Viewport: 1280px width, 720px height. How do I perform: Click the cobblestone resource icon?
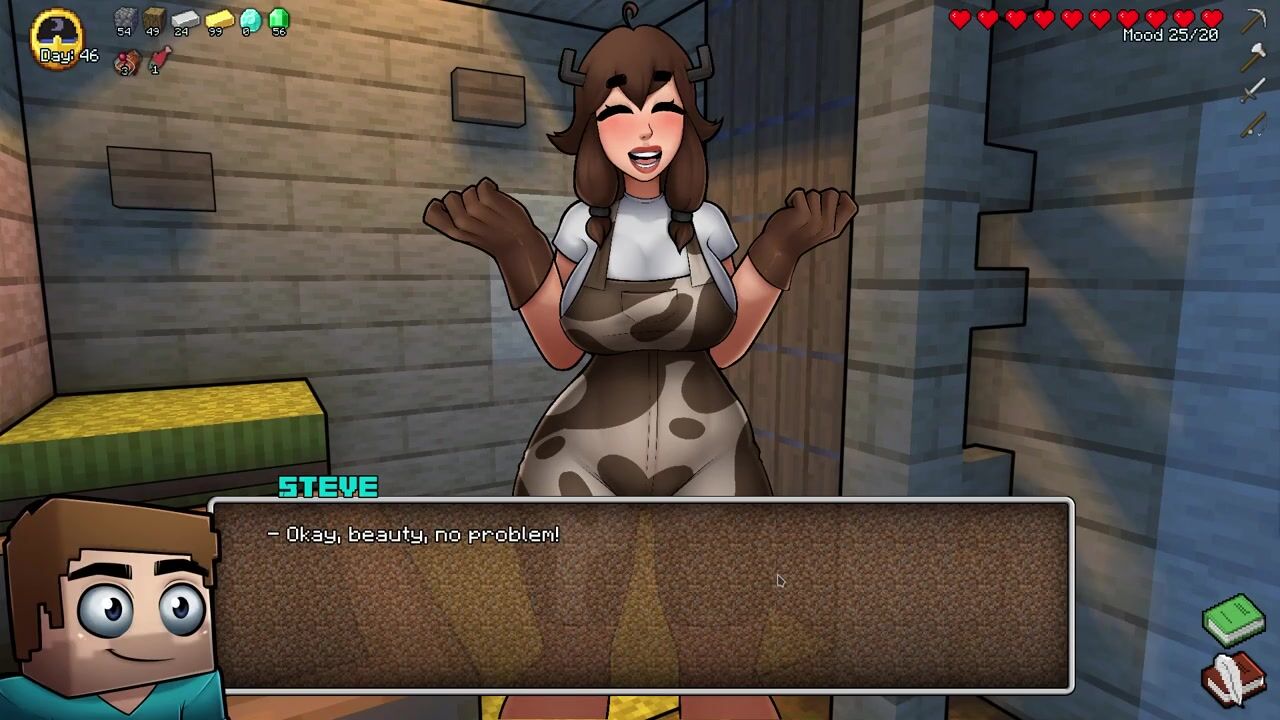click(124, 19)
